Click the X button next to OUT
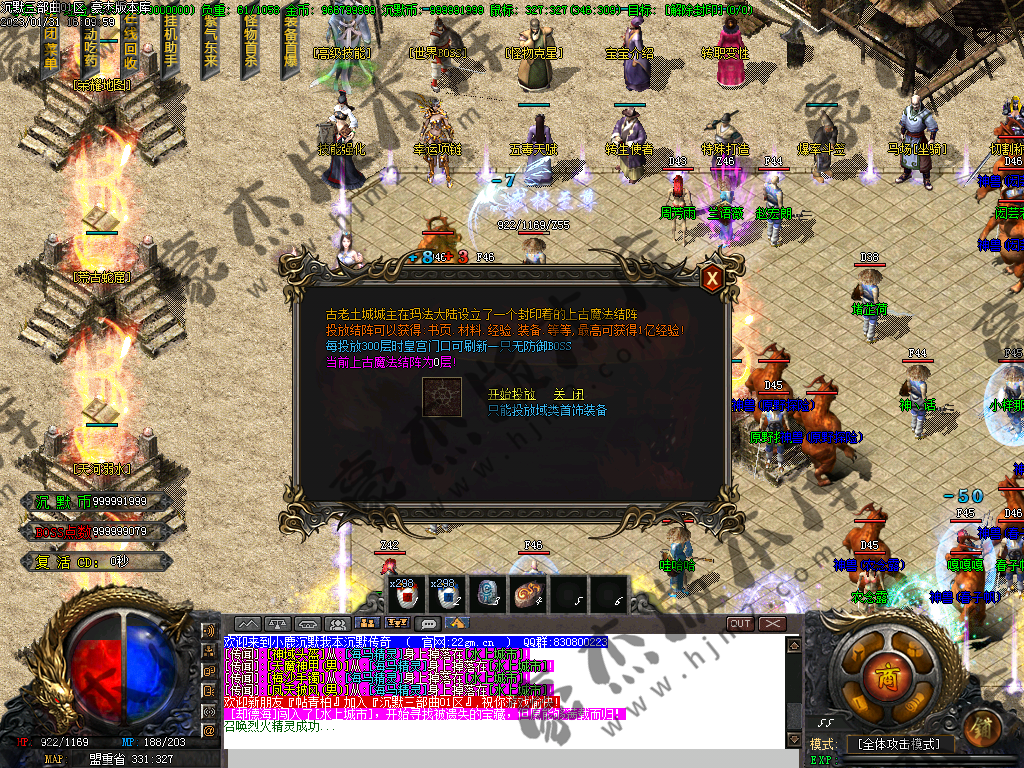 (x=772, y=624)
